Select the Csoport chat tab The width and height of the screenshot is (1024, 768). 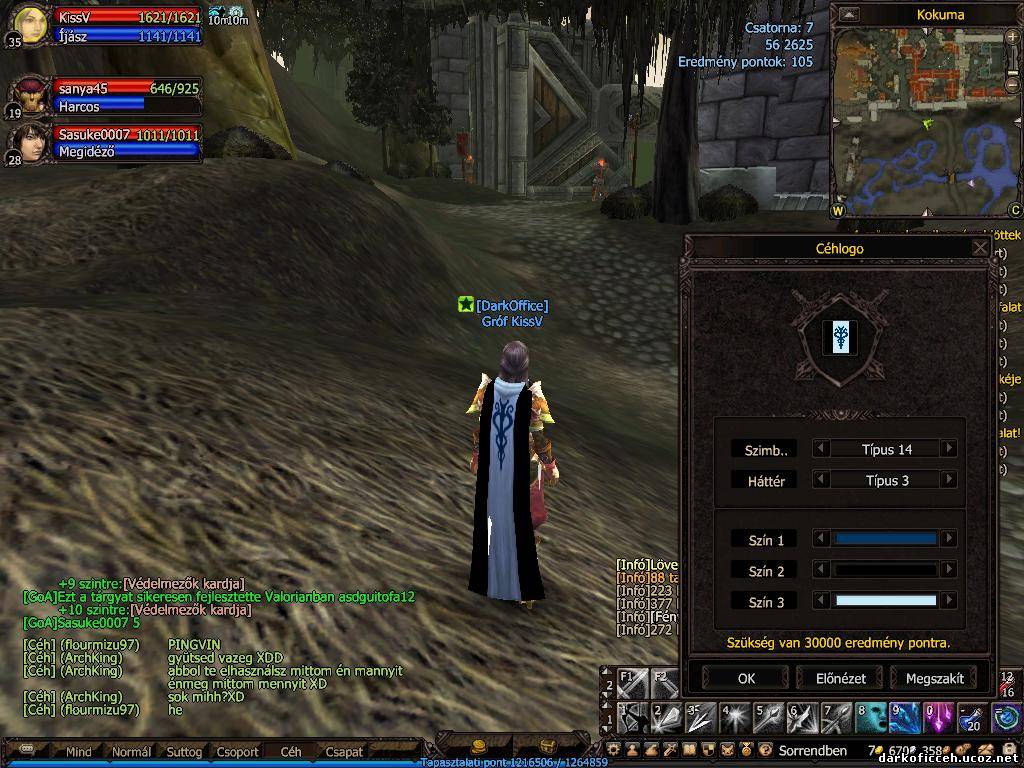click(x=238, y=752)
